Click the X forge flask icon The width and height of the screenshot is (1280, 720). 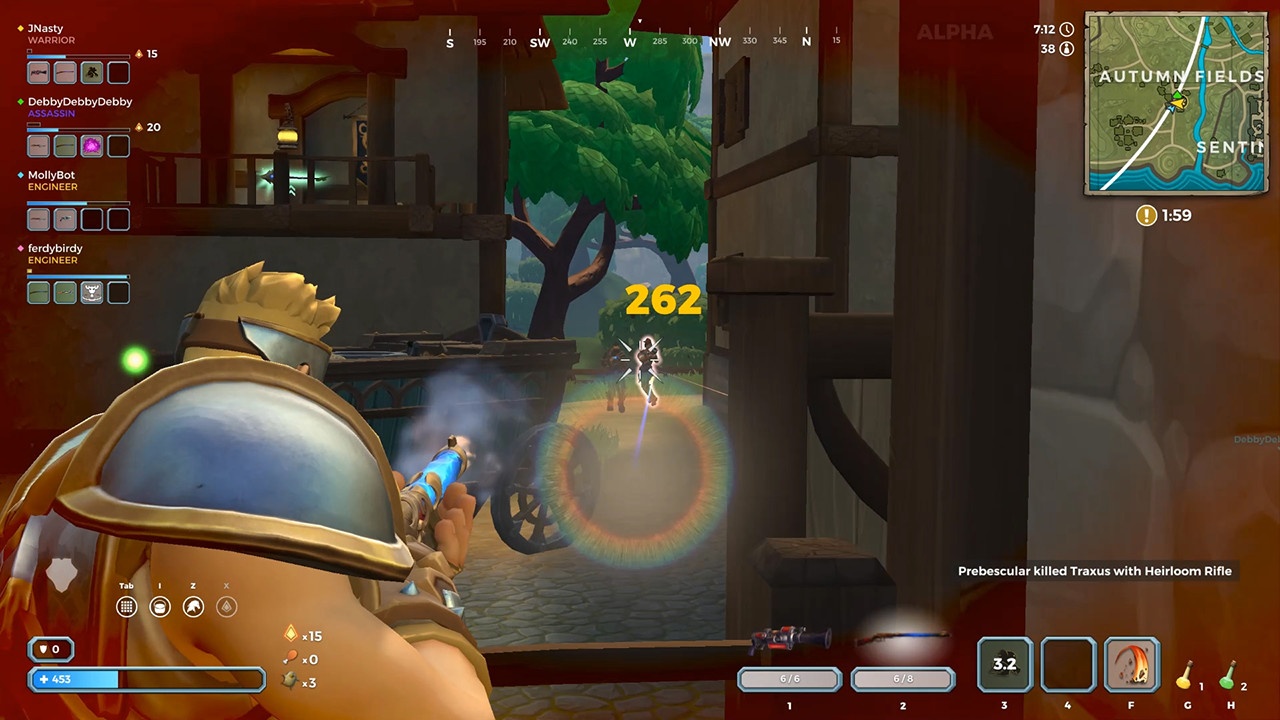click(226, 606)
